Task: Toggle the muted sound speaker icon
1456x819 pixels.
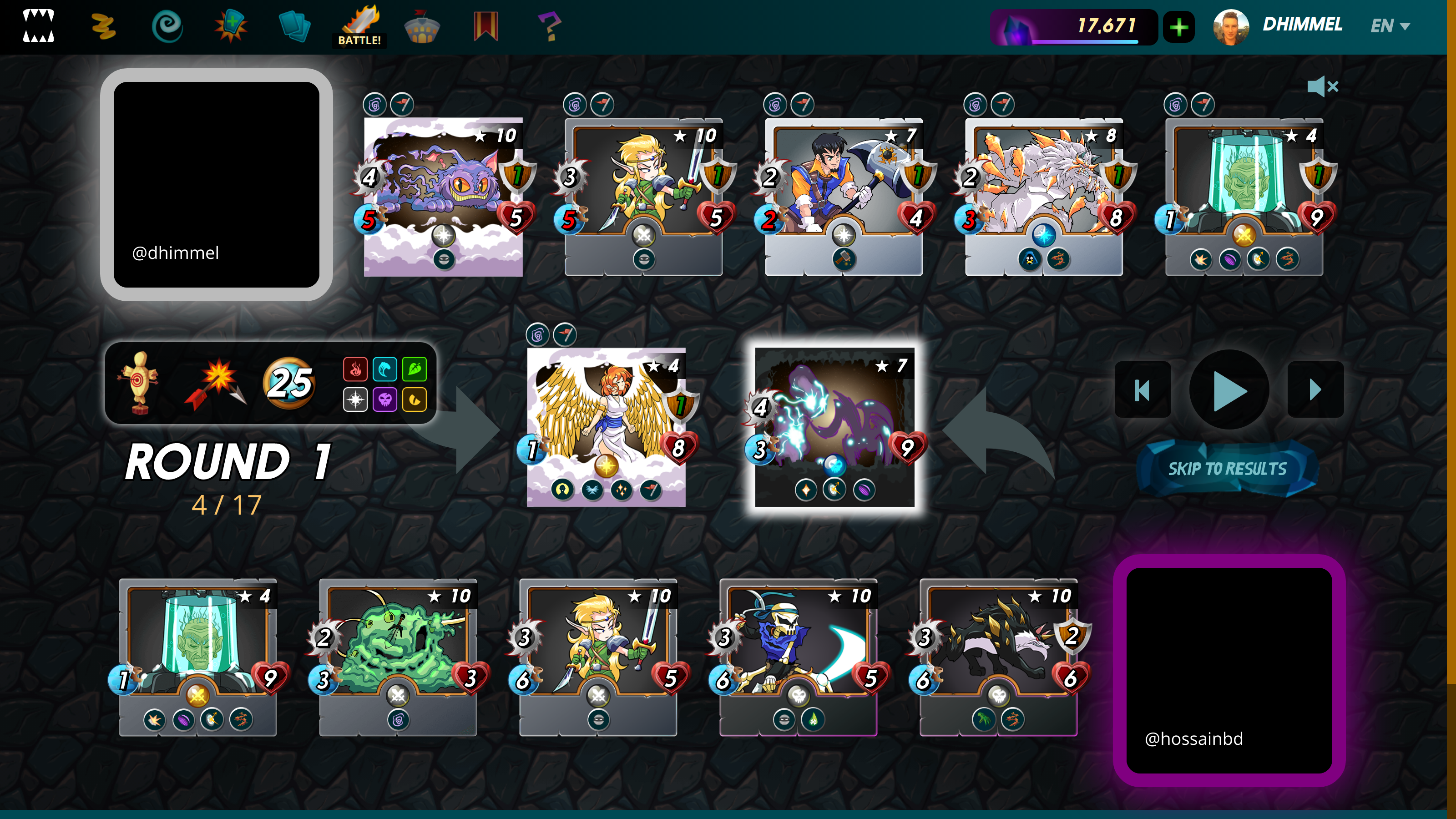Action: (1323, 86)
